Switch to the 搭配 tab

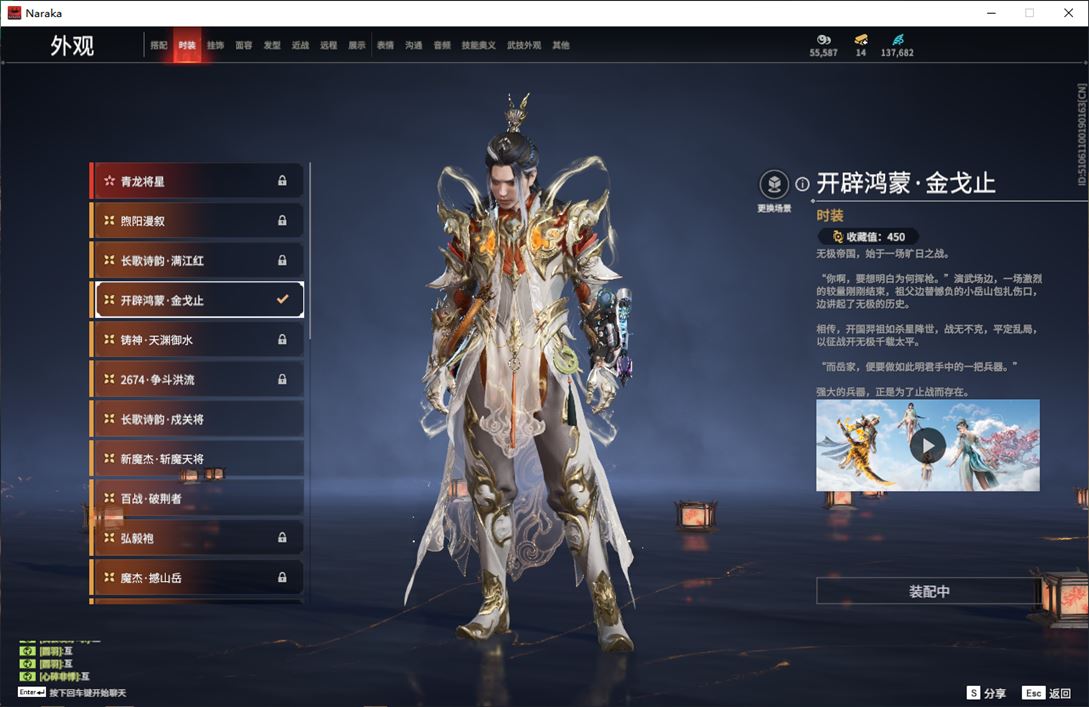coord(159,46)
